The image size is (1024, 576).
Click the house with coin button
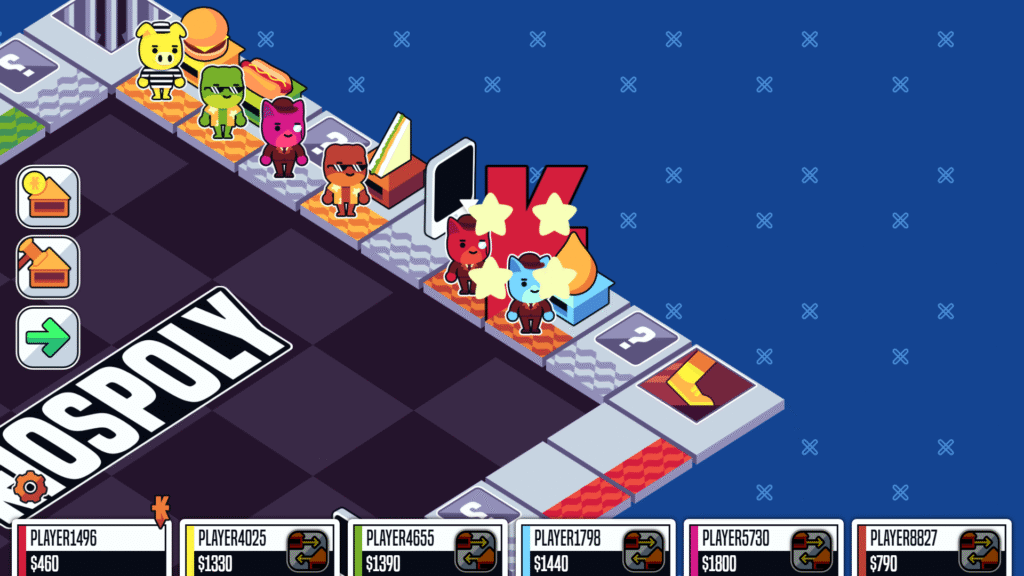pyautogui.click(x=47, y=197)
